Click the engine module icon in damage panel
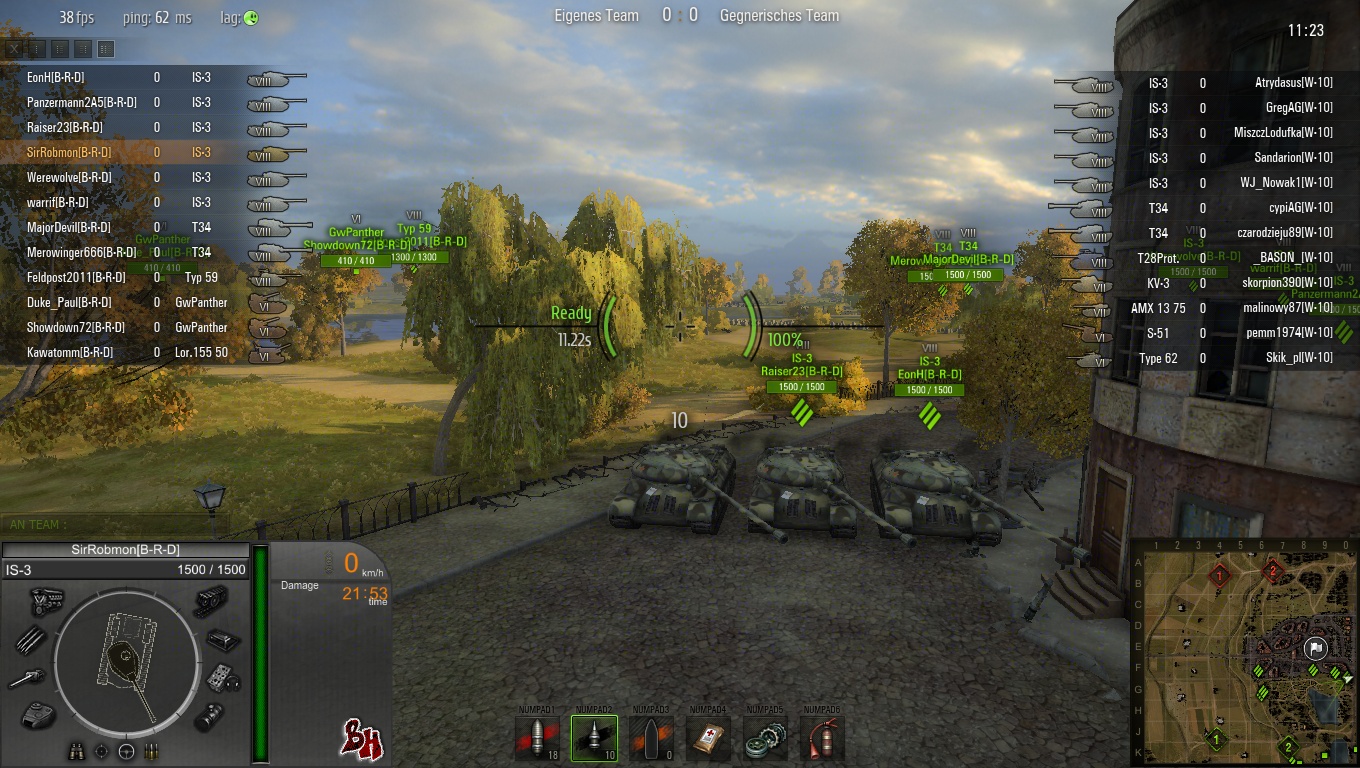 click(46, 601)
